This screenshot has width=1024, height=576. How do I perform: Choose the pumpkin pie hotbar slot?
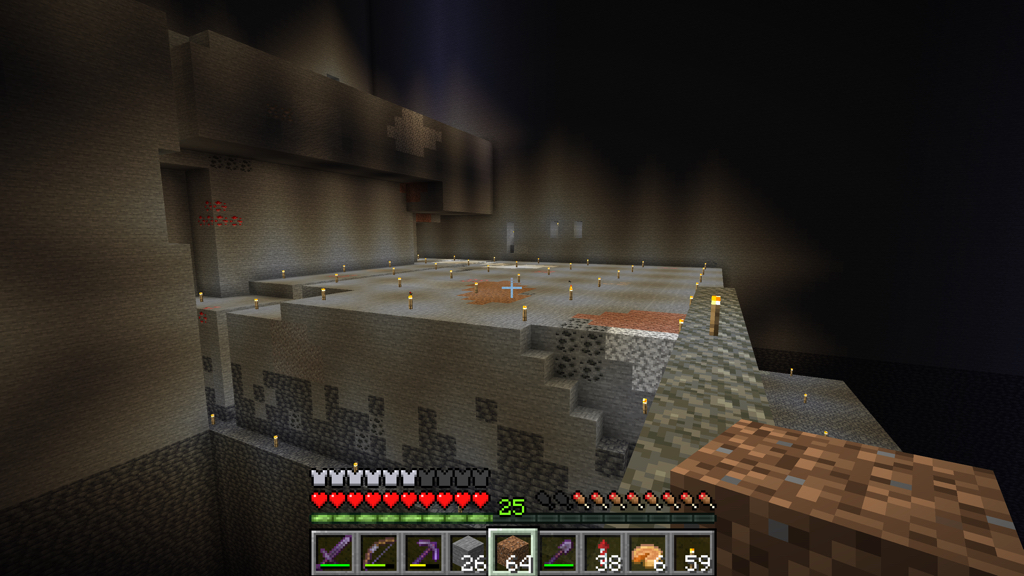[648, 552]
